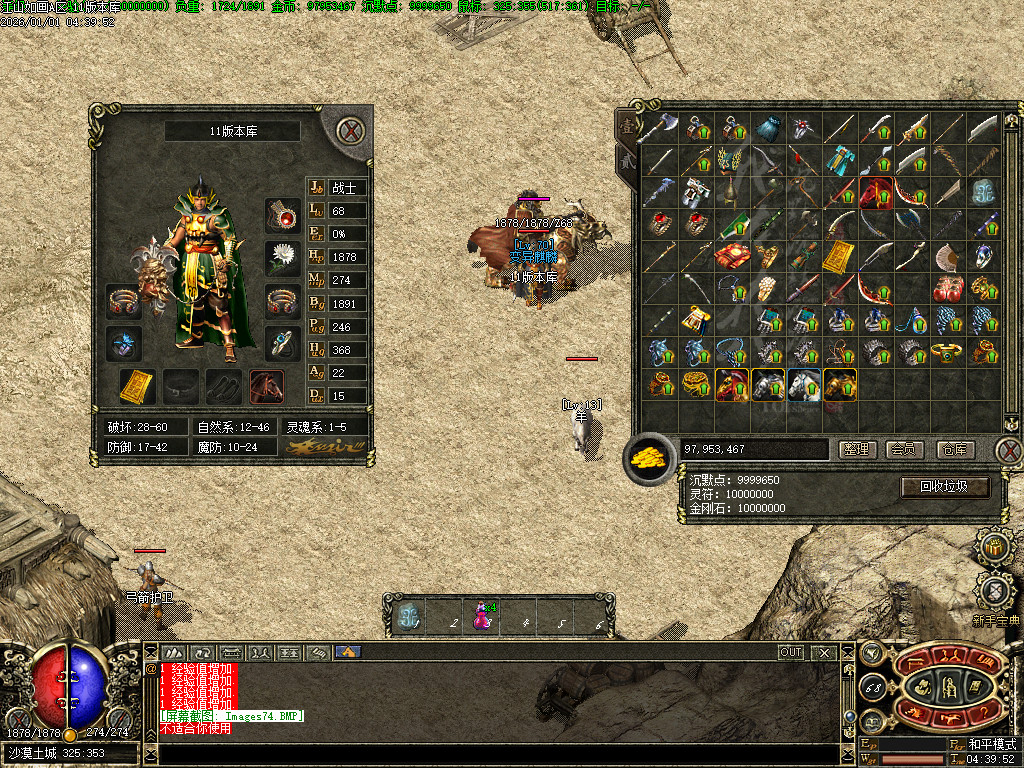Click the 回收垃圾 recycle button
Screen dimensions: 1024x768
tap(945, 487)
